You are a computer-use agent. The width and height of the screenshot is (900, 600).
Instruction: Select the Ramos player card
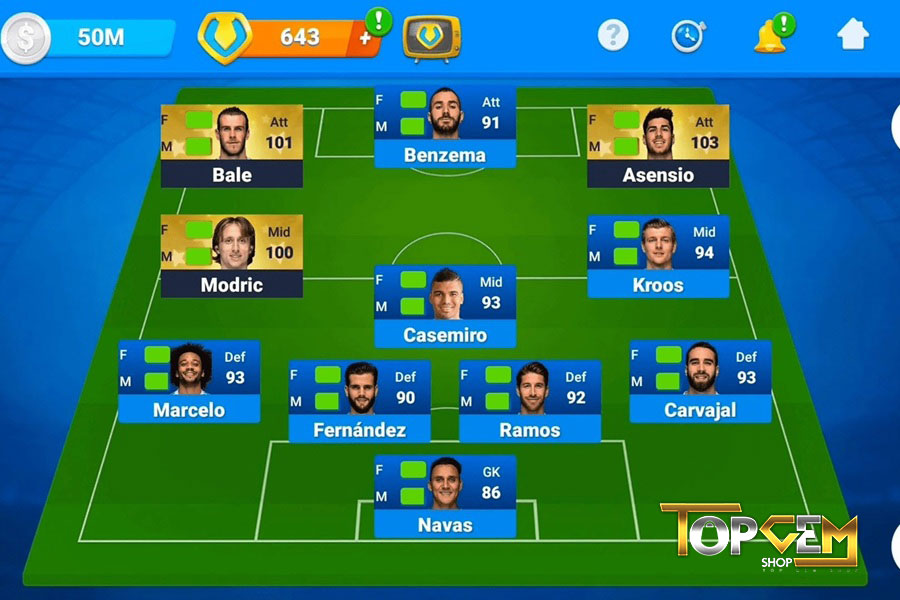530,401
